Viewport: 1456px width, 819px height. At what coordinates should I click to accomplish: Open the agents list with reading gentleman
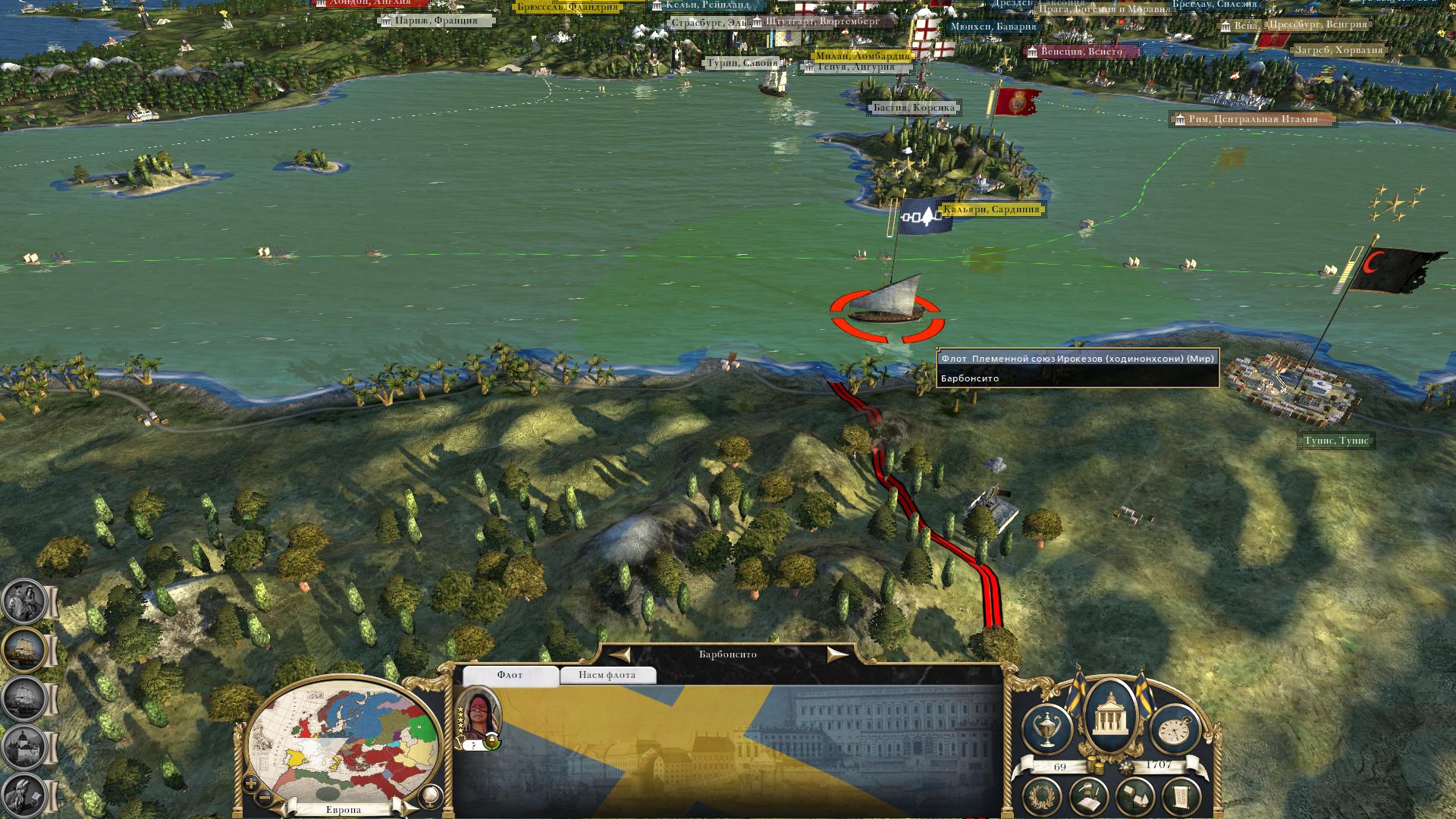[x=25, y=794]
